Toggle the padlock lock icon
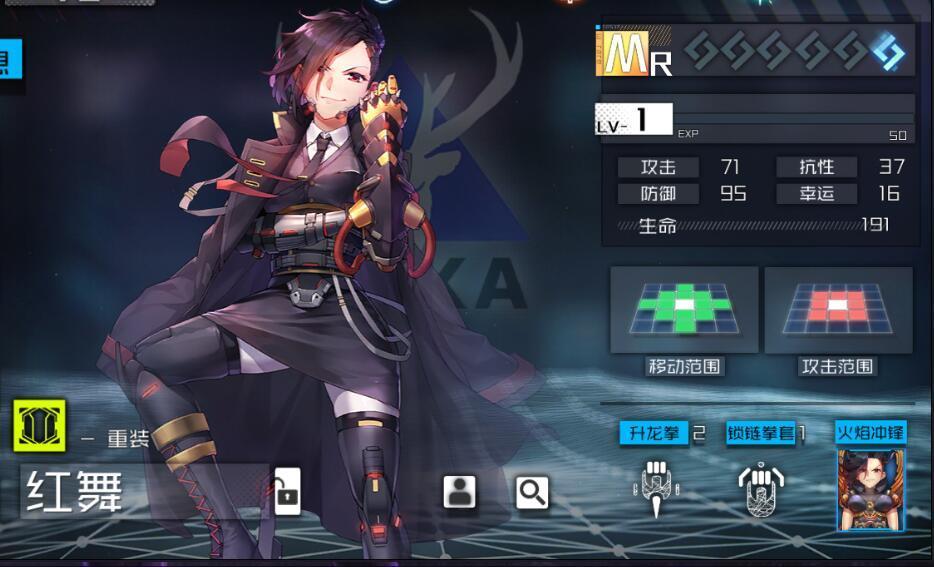Image resolution: width=934 pixels, height=567 pixels. (x=287, y=491)
